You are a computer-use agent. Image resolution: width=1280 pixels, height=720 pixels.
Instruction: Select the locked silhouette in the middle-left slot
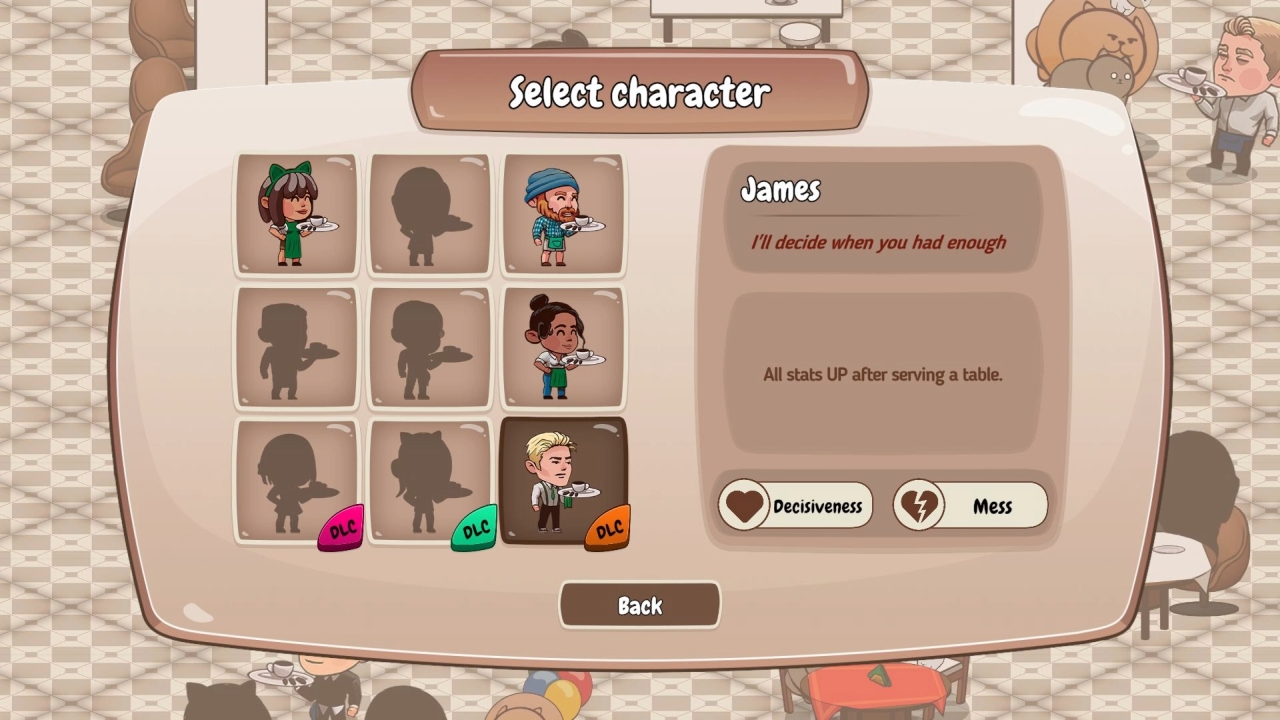[296, 347]
